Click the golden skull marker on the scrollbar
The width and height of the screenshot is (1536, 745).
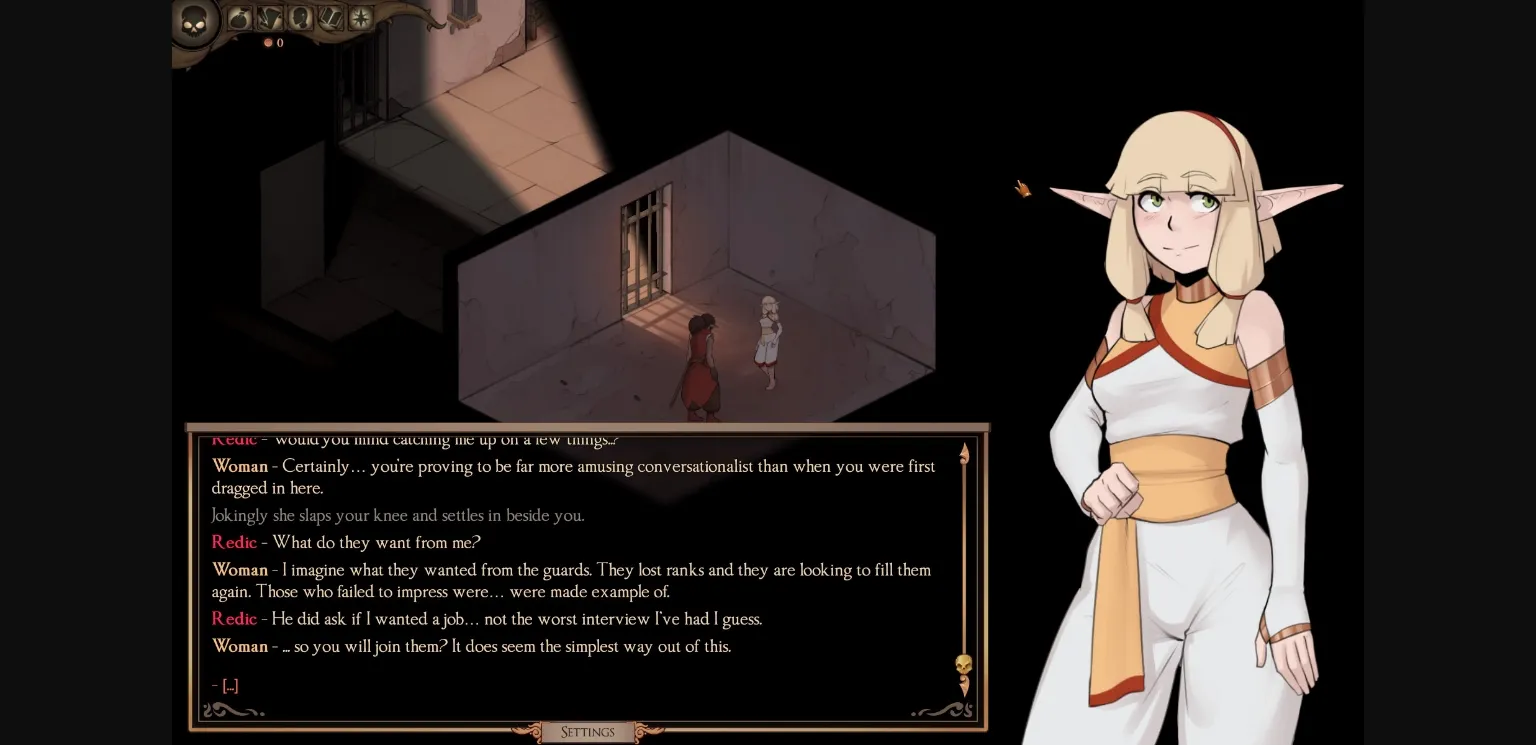click(x=963, y=665)
